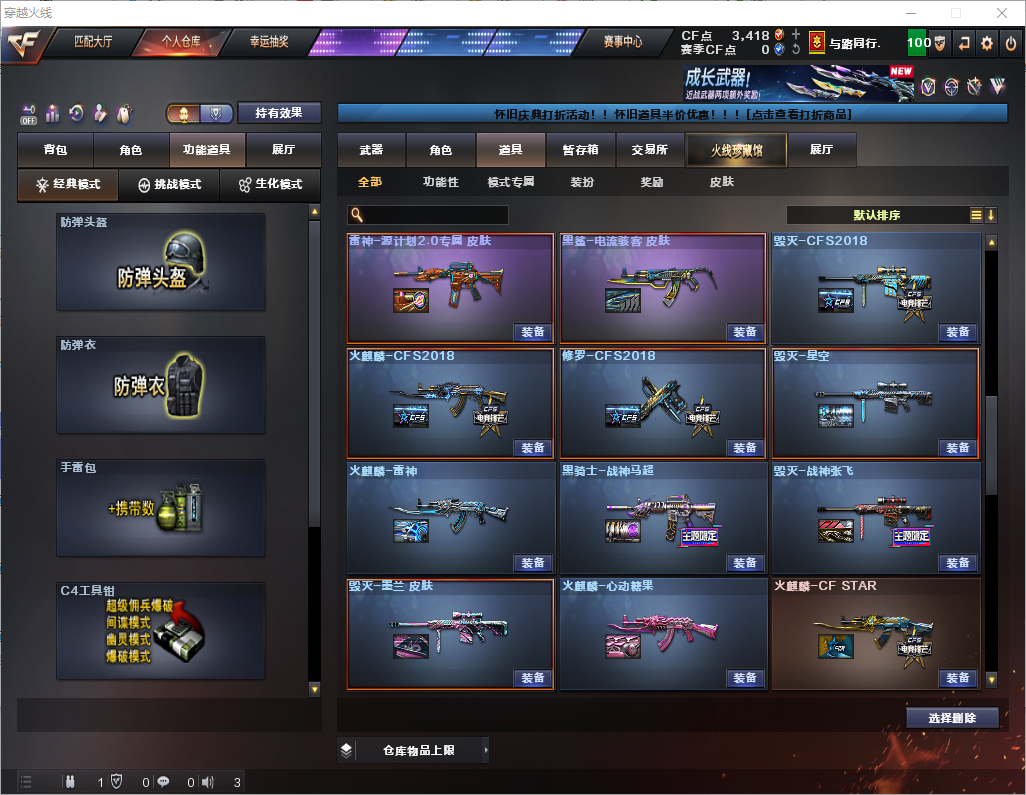Show the 皮肤 skins filter
Image resolution: width=1026 pixels, height=795 pixels.
point(721,182)
